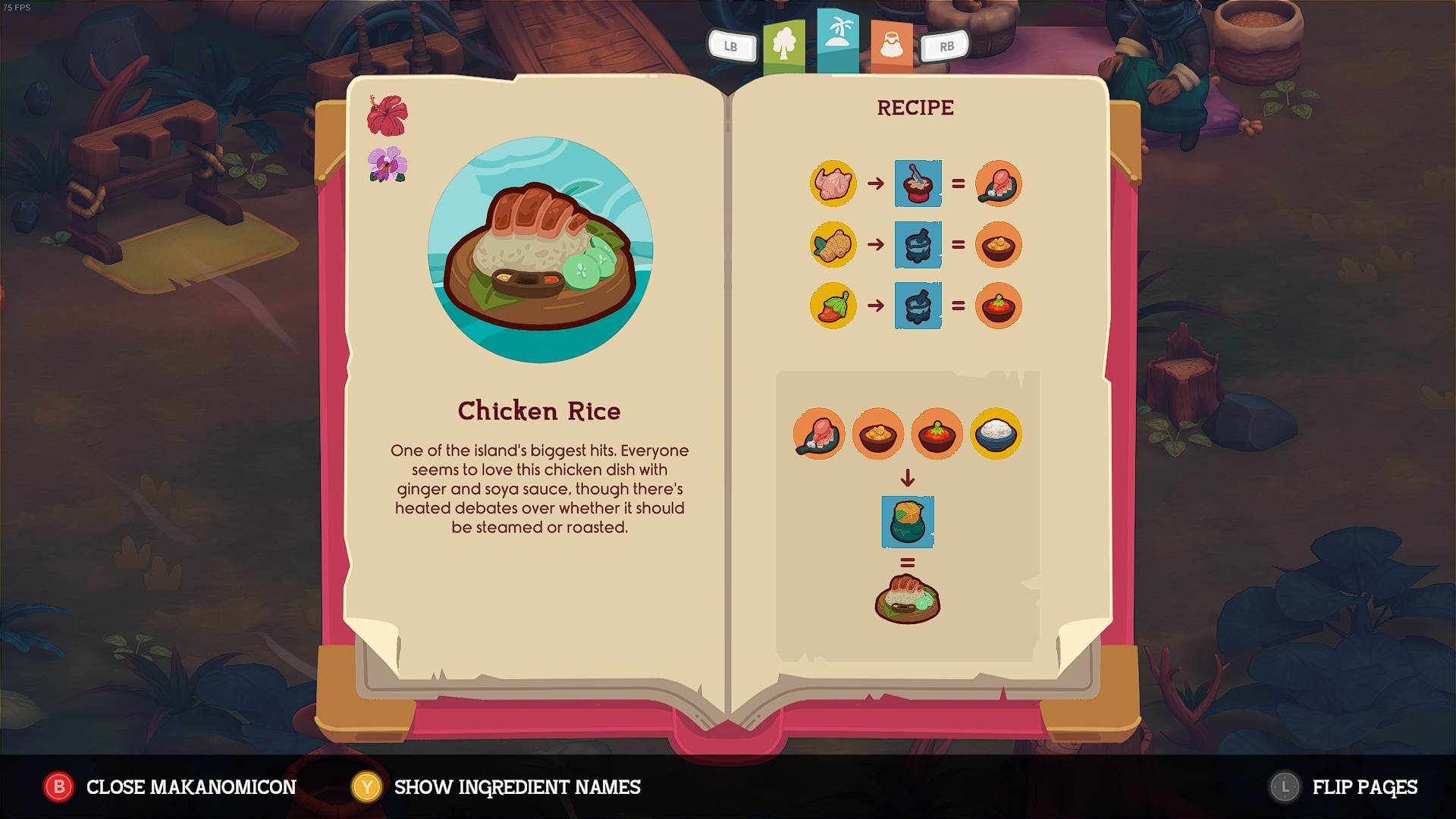The width and height of the screenshot is (1456, 819).
Task: Open the orange volcano tab
Action: [891, 45]
